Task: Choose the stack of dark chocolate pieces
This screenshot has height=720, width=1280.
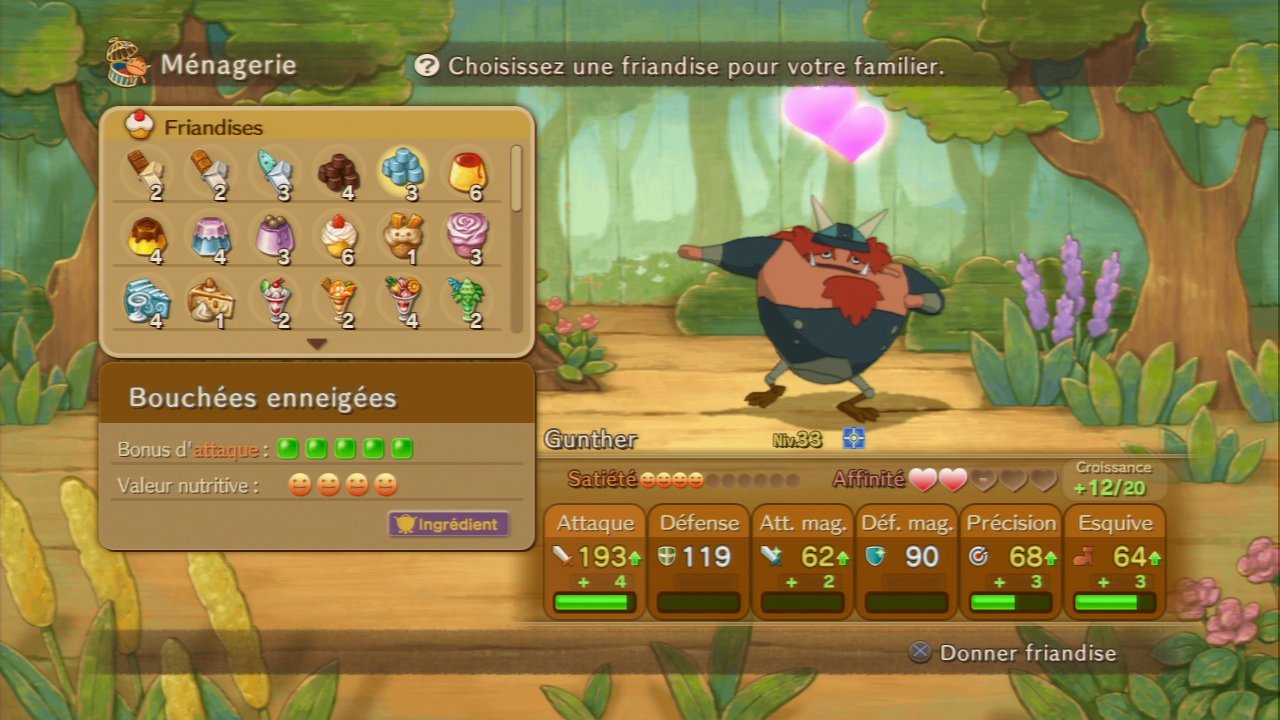Action: [339, 172]
